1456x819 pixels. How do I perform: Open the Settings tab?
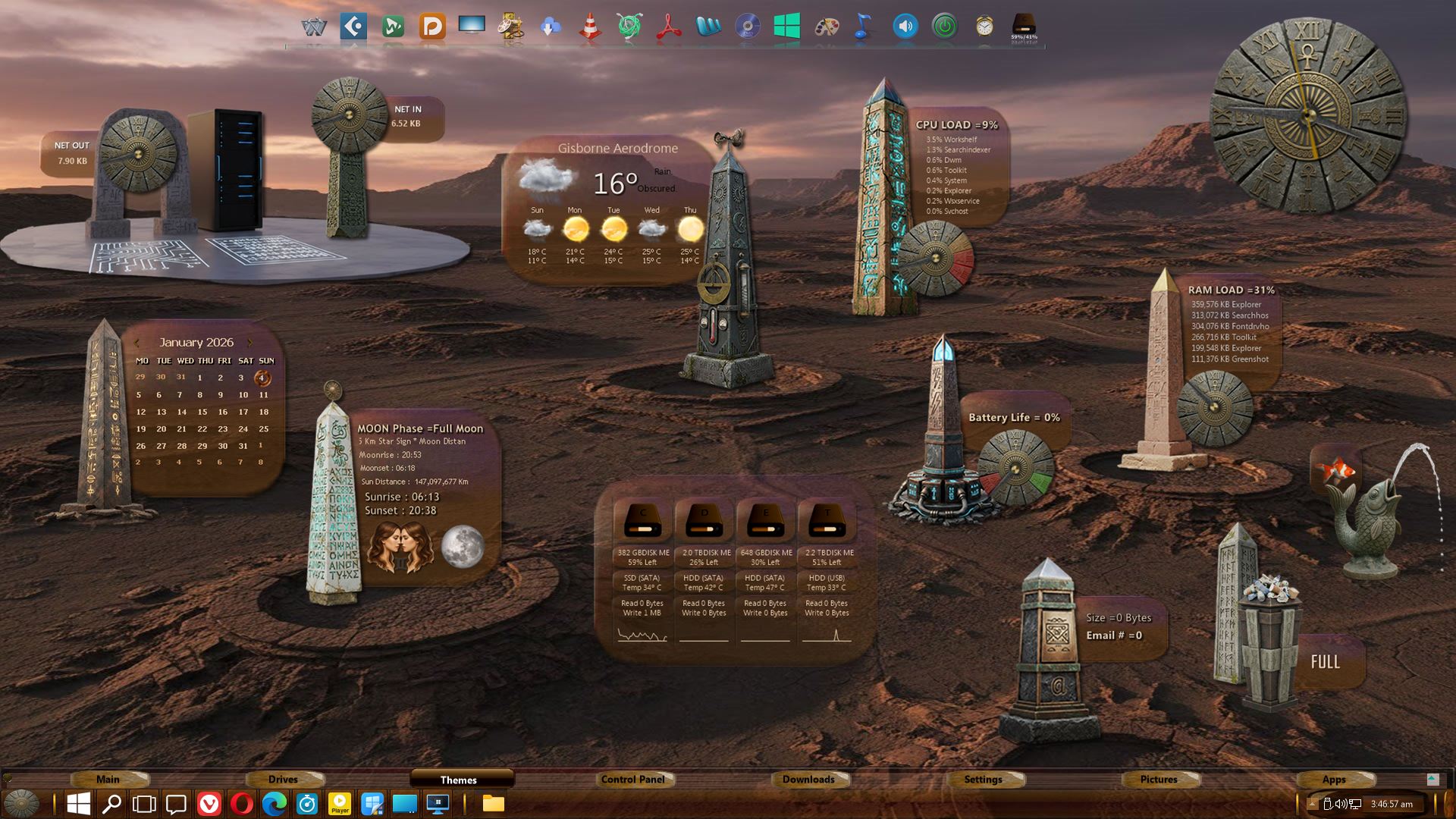[983, 779]
